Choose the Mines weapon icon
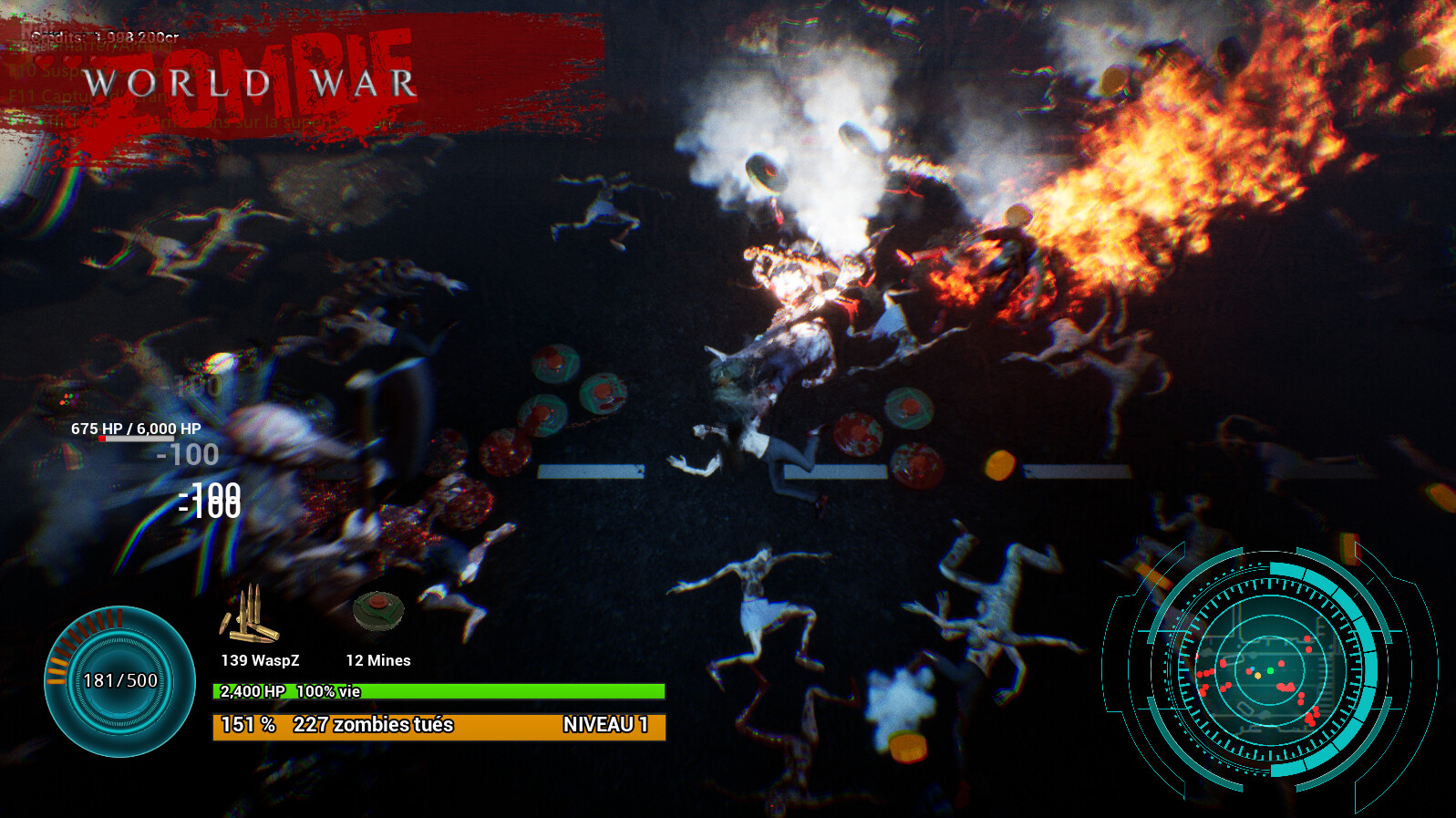Viewport: 1456px width, 818px height. click(x=378, y=611)
